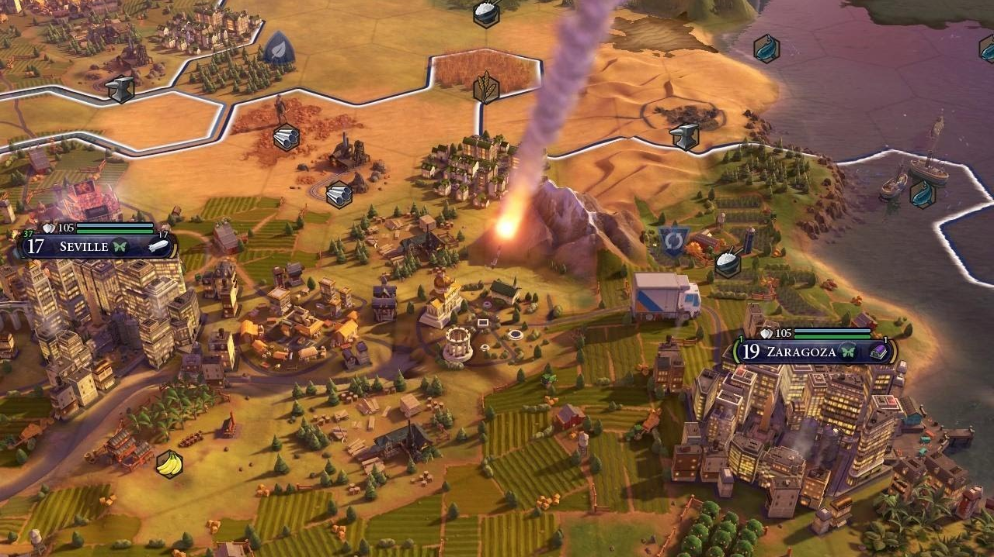Viewport: 994px width, 557px height.
Task: Click the wheat resource icon
Action: 486,87
